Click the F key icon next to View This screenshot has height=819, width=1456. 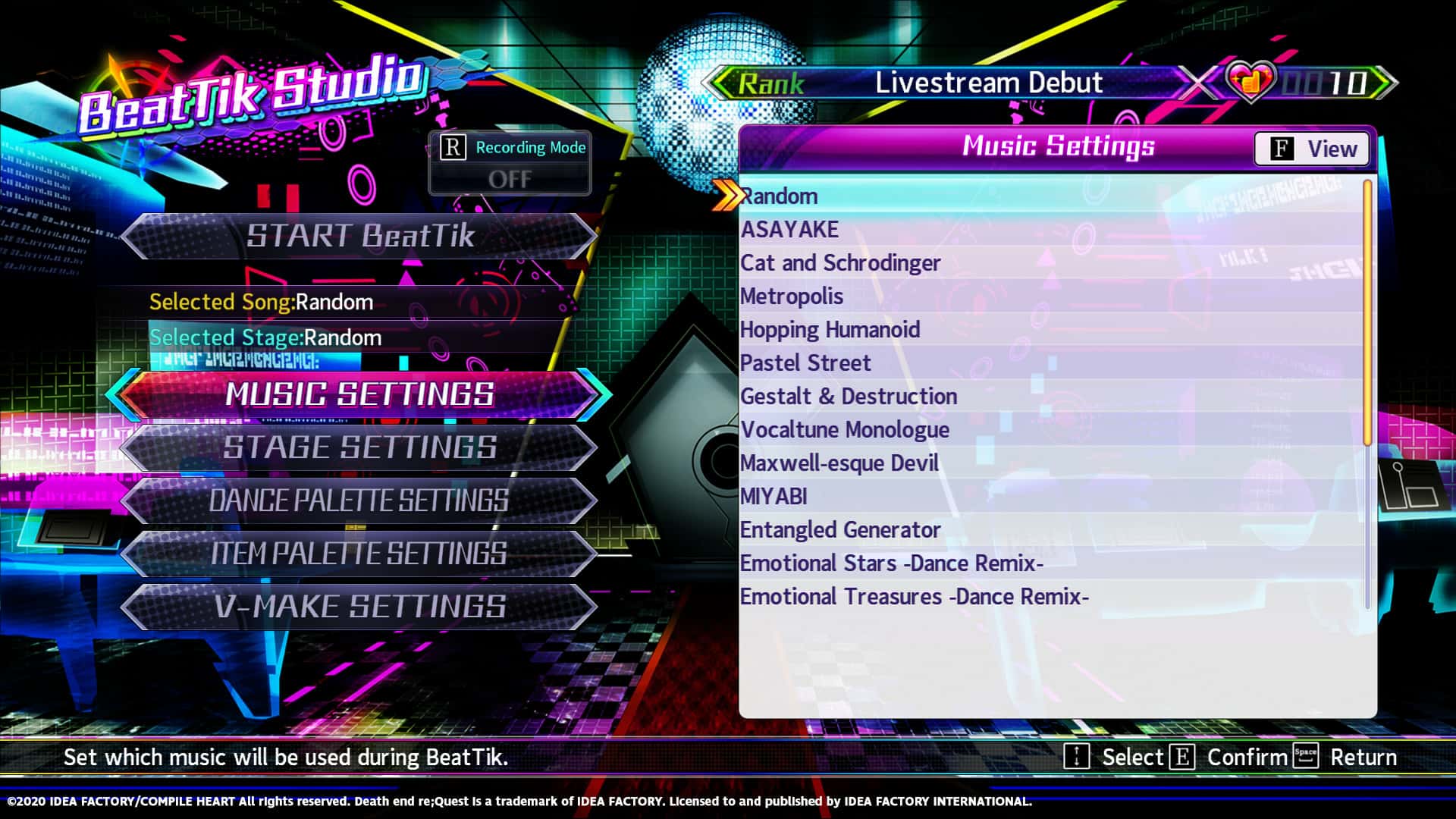1282,149
